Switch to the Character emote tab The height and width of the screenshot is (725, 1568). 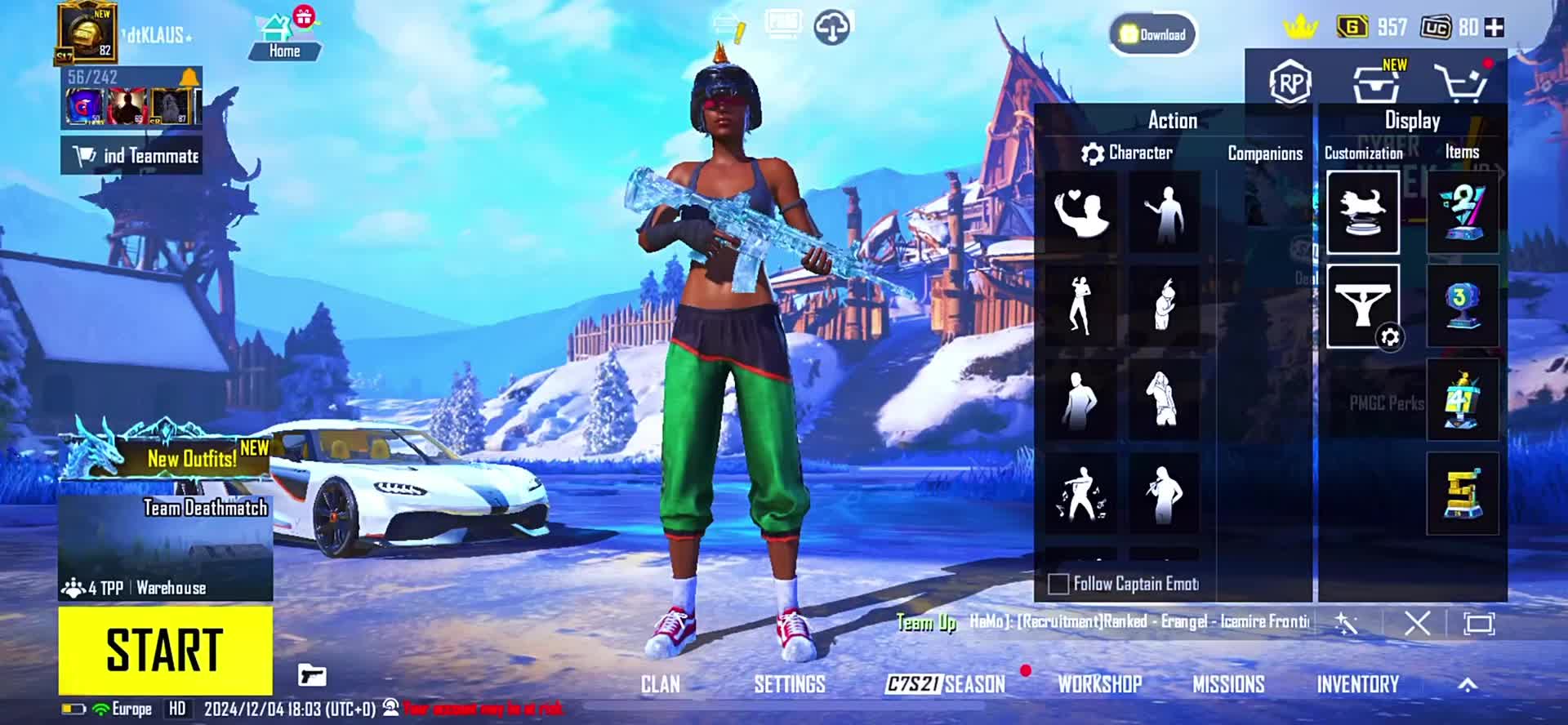click(1127, 153)
